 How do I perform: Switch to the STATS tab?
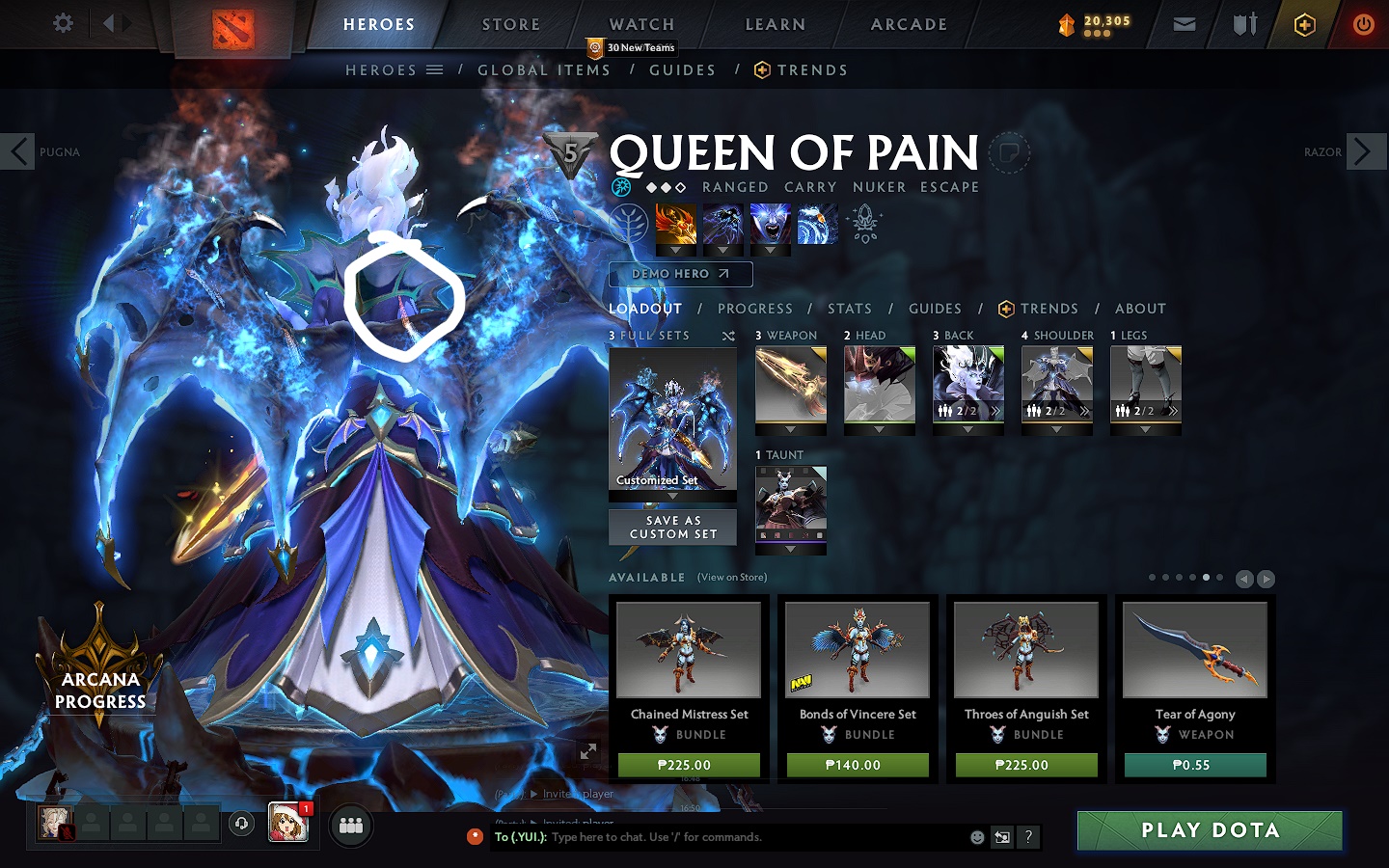[x=849, y=309]
